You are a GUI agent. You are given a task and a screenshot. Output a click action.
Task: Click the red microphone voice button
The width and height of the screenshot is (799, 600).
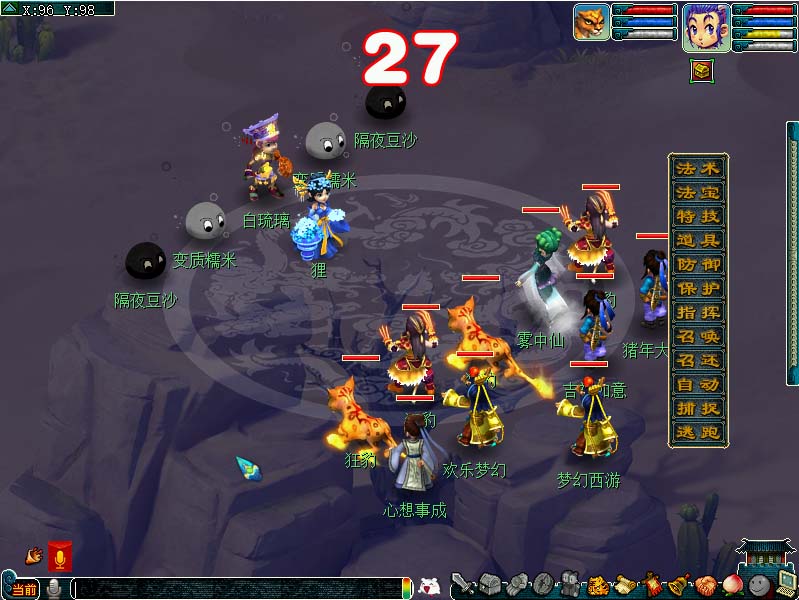pos(60,556)
